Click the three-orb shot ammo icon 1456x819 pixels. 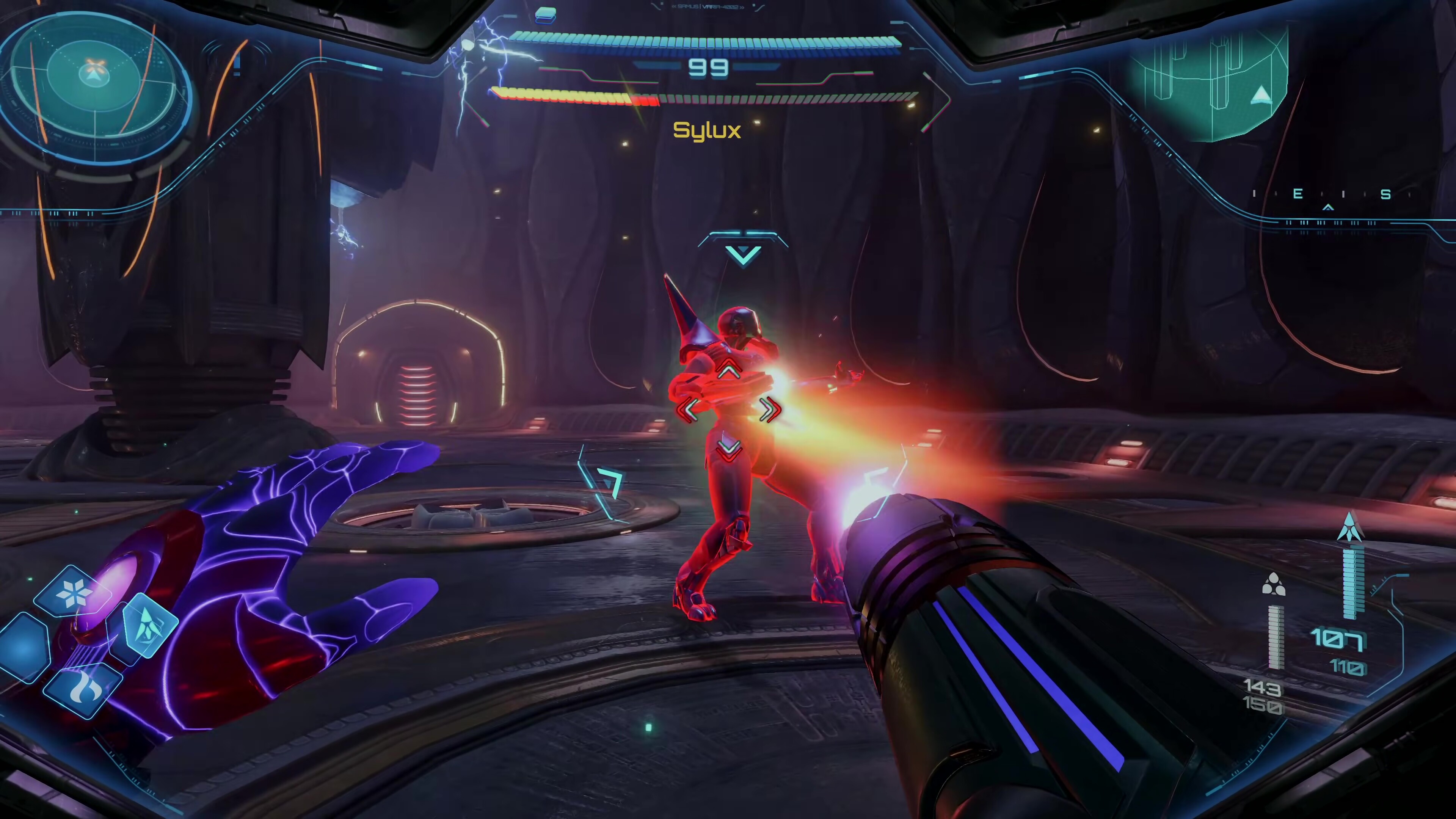1274,584
